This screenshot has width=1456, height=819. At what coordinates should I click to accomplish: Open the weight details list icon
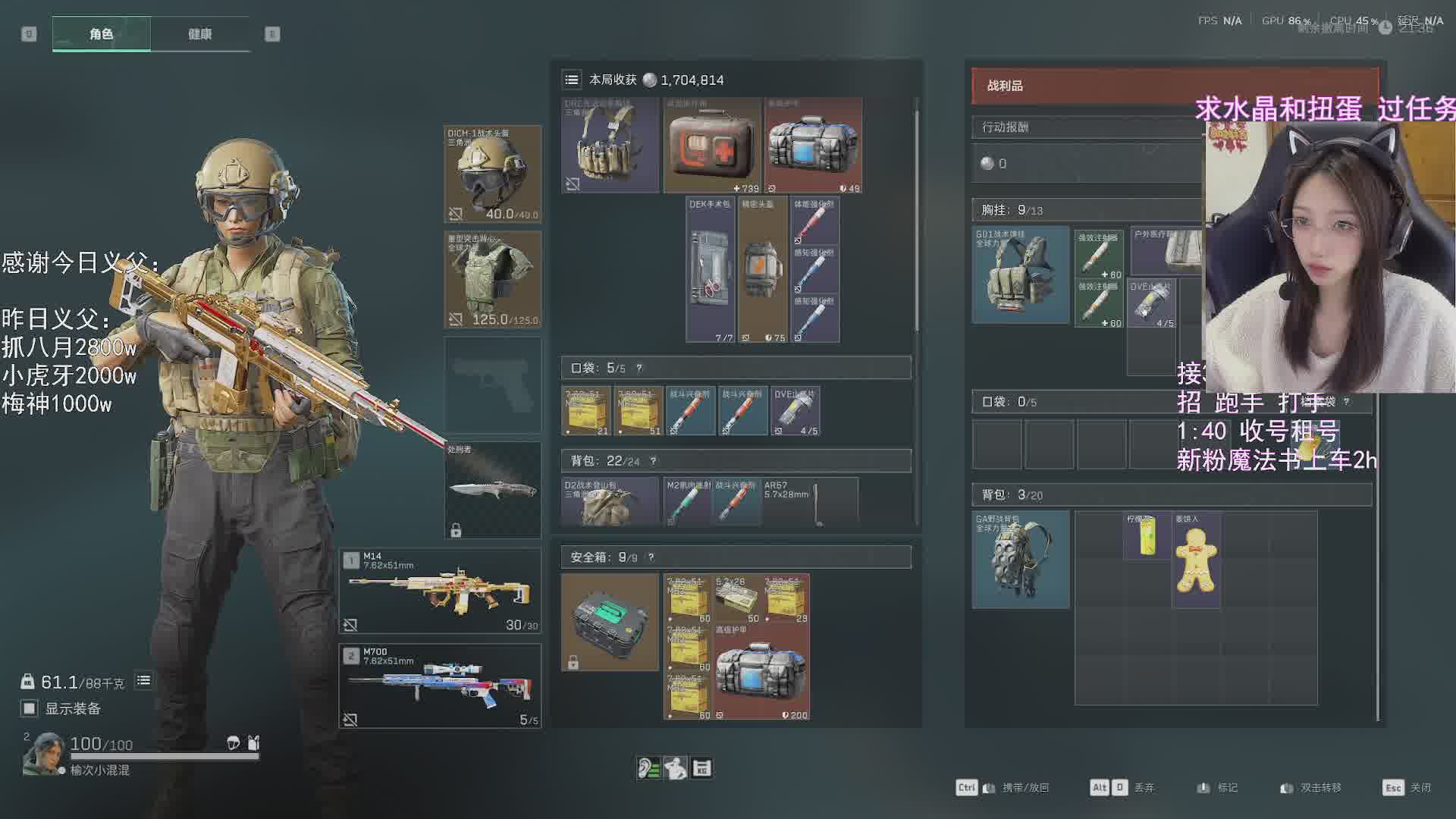(143, 681)
